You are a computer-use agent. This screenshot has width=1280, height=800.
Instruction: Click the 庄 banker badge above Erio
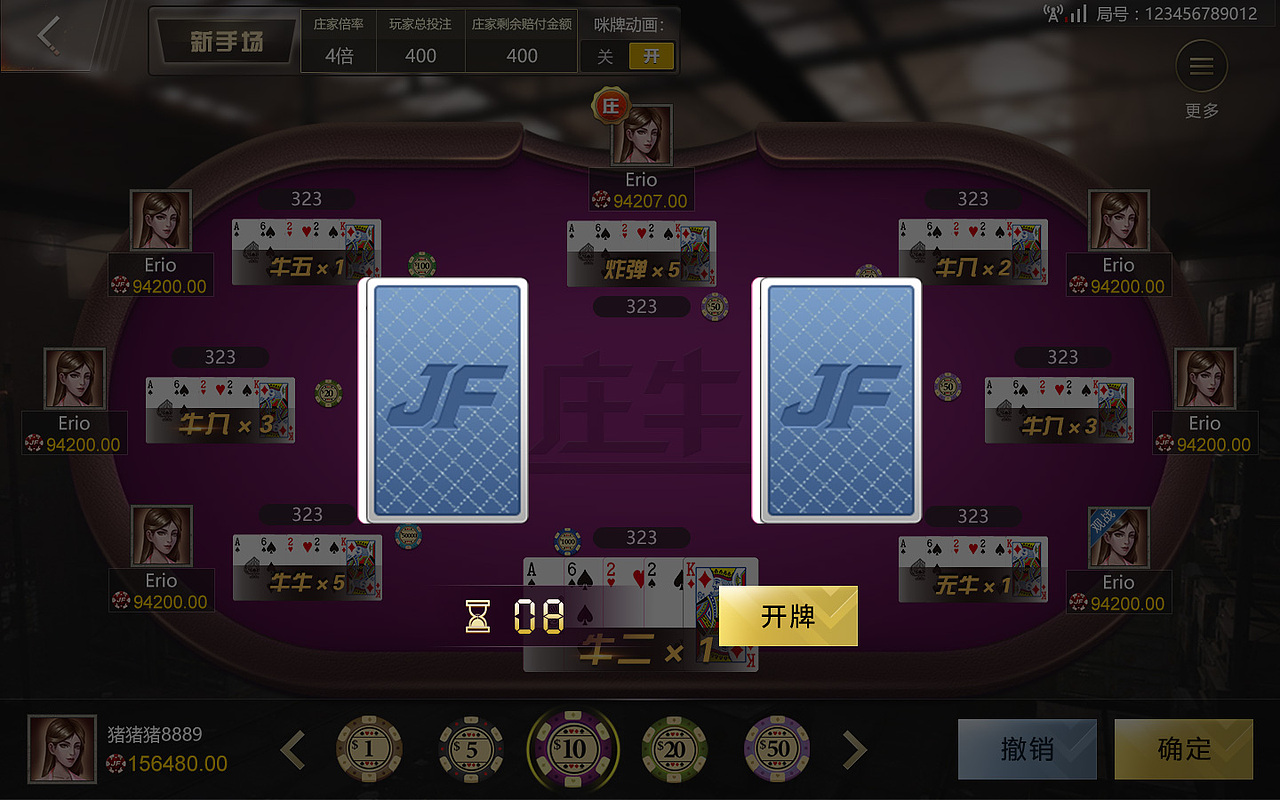612,105
